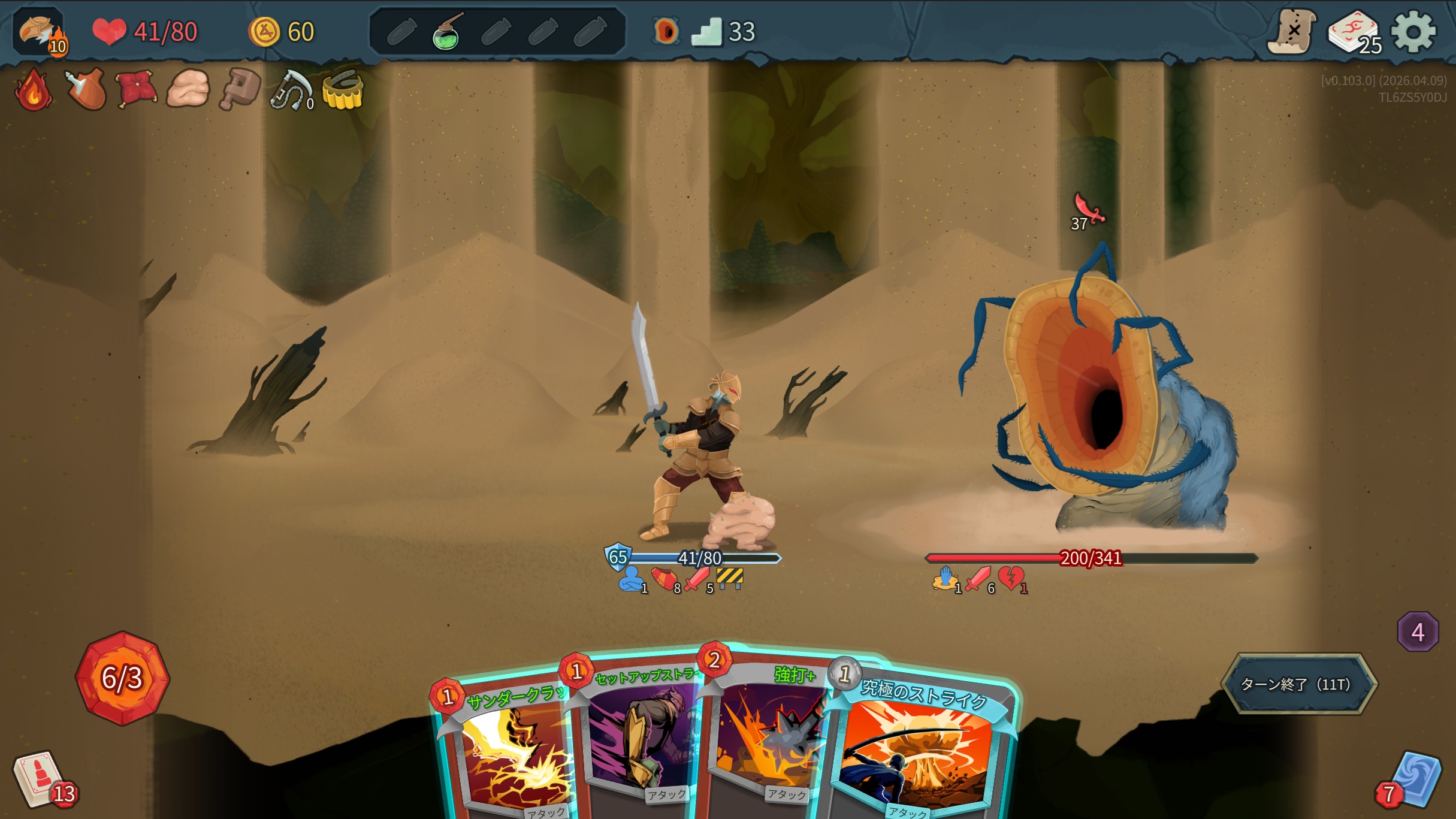This screenshot has height=819, width=1456.
Task: Check the red energy orb
Action: [123, 678]
